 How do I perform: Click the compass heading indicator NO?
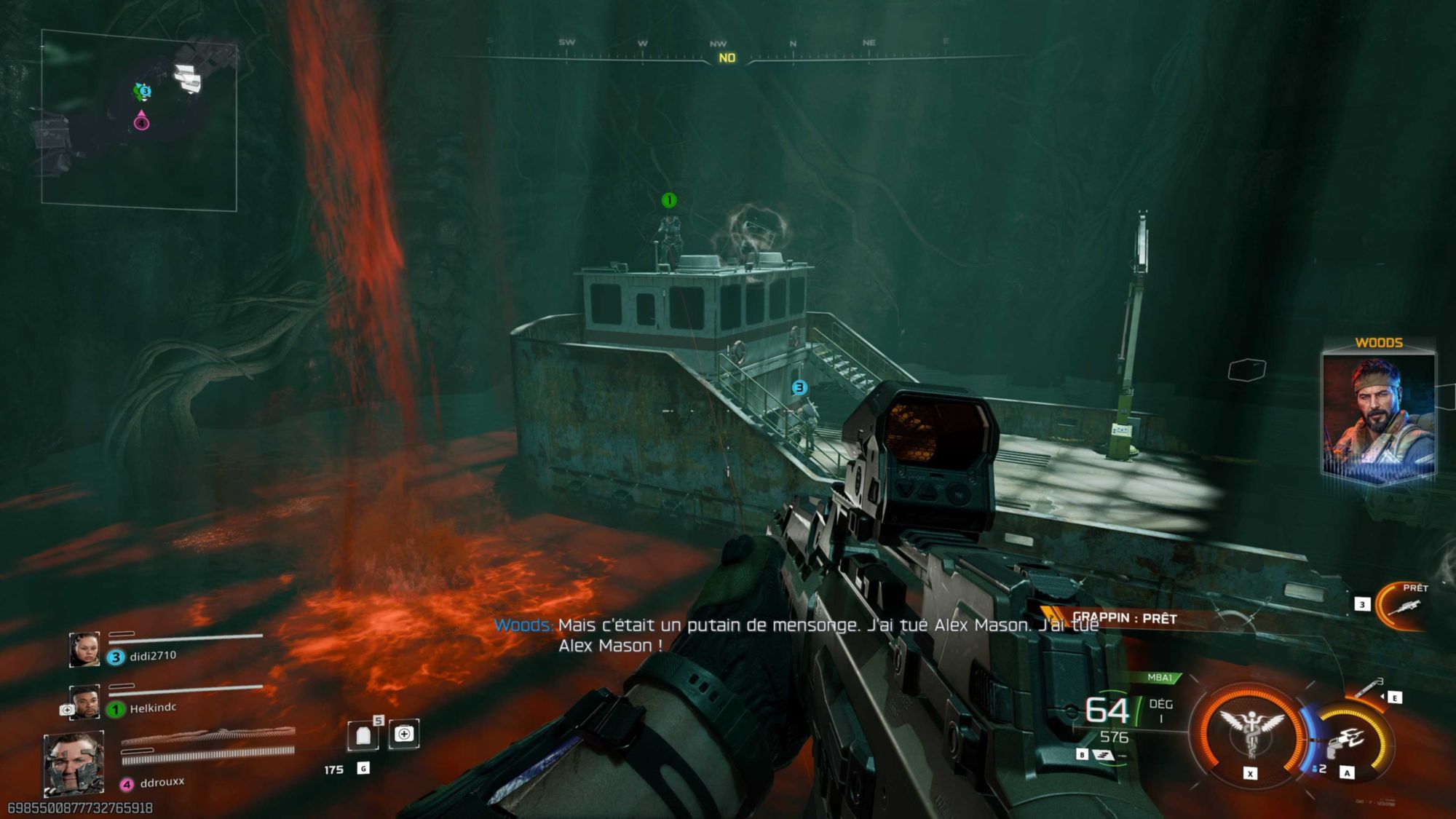click(x=727, y=58)
